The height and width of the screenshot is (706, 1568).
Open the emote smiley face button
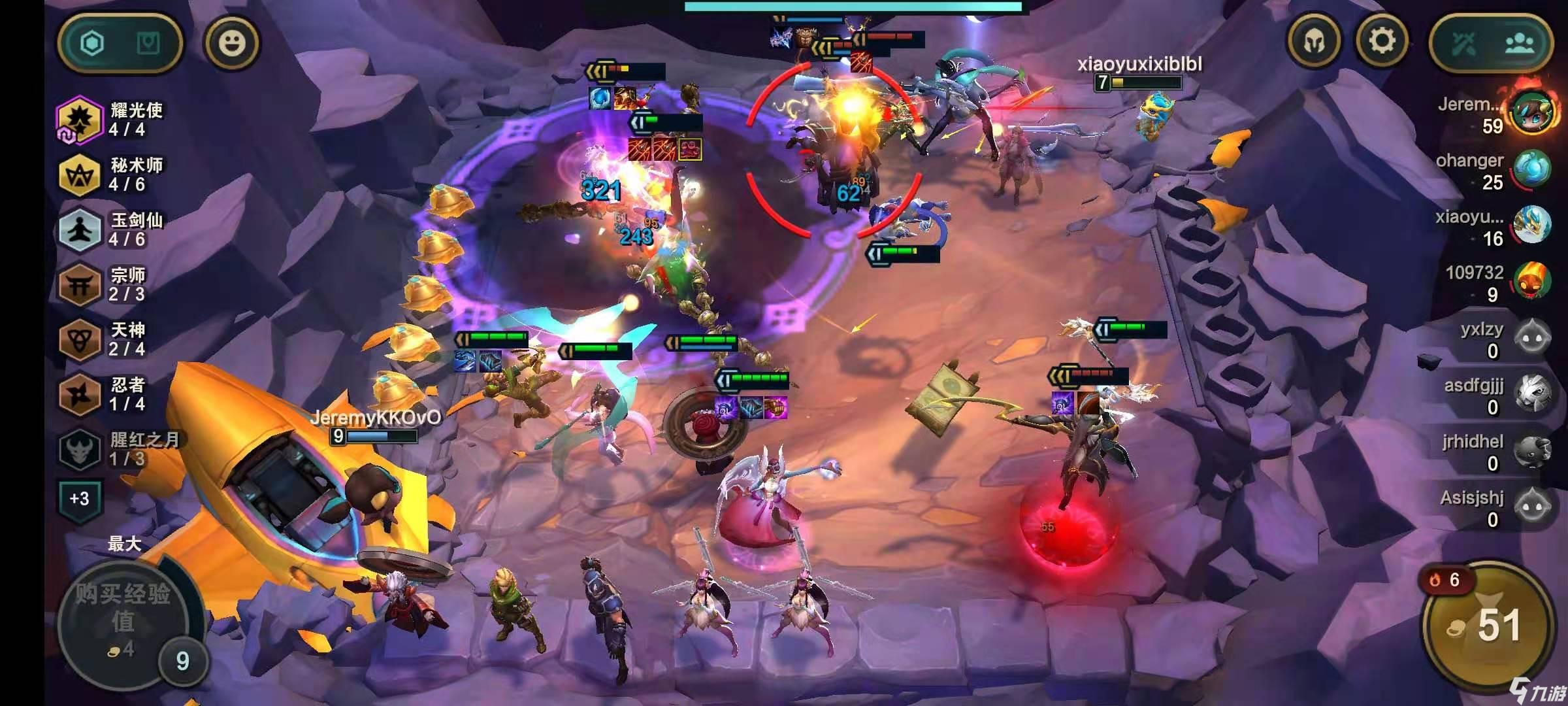[x=232, y=43]
